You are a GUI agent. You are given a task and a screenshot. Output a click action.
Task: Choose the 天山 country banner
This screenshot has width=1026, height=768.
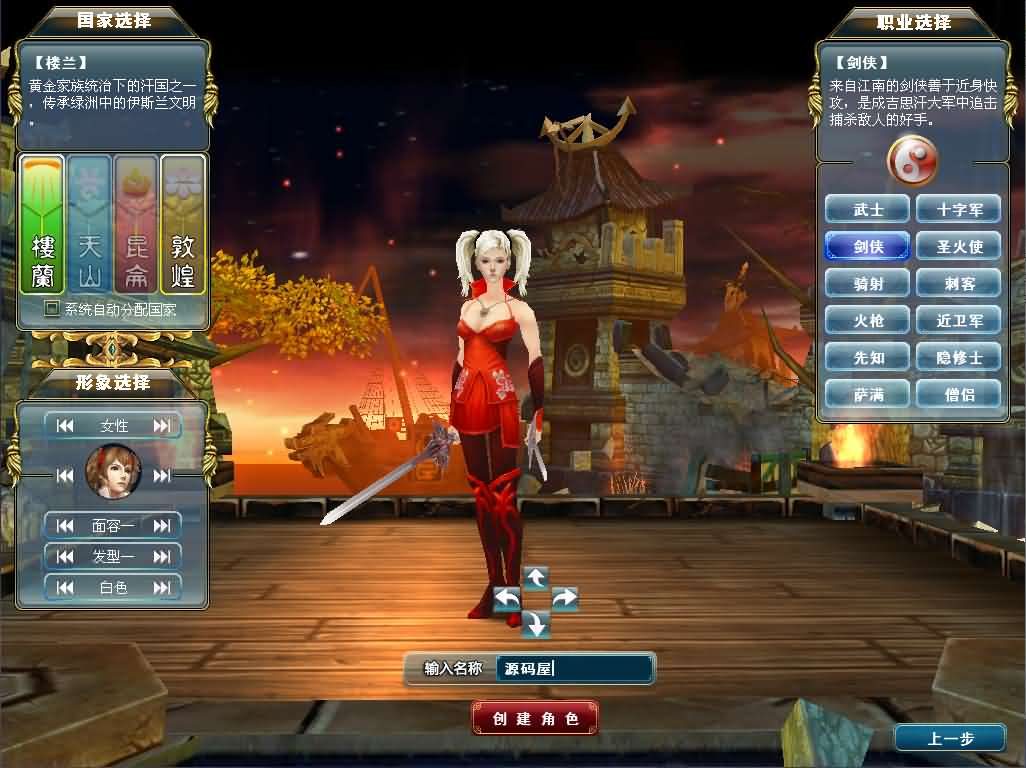(x=90, y=224)
